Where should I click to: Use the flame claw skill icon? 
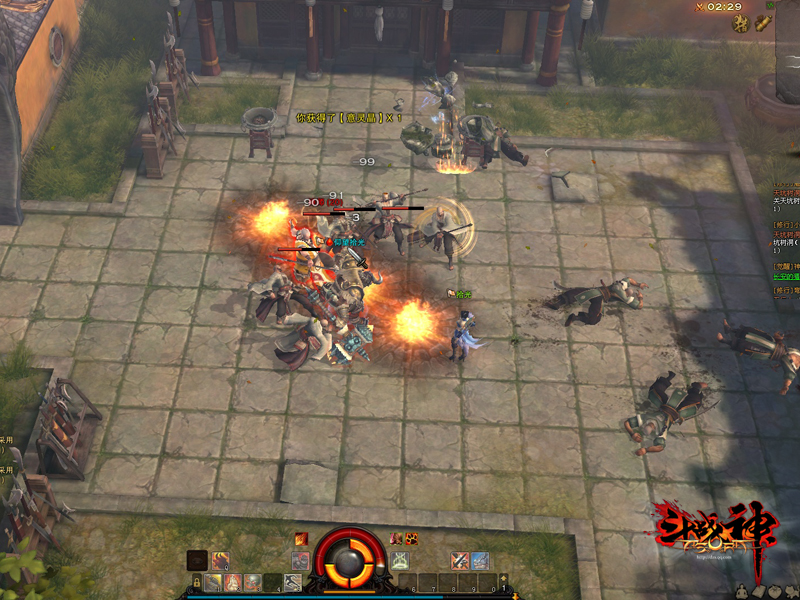[219, 560]
